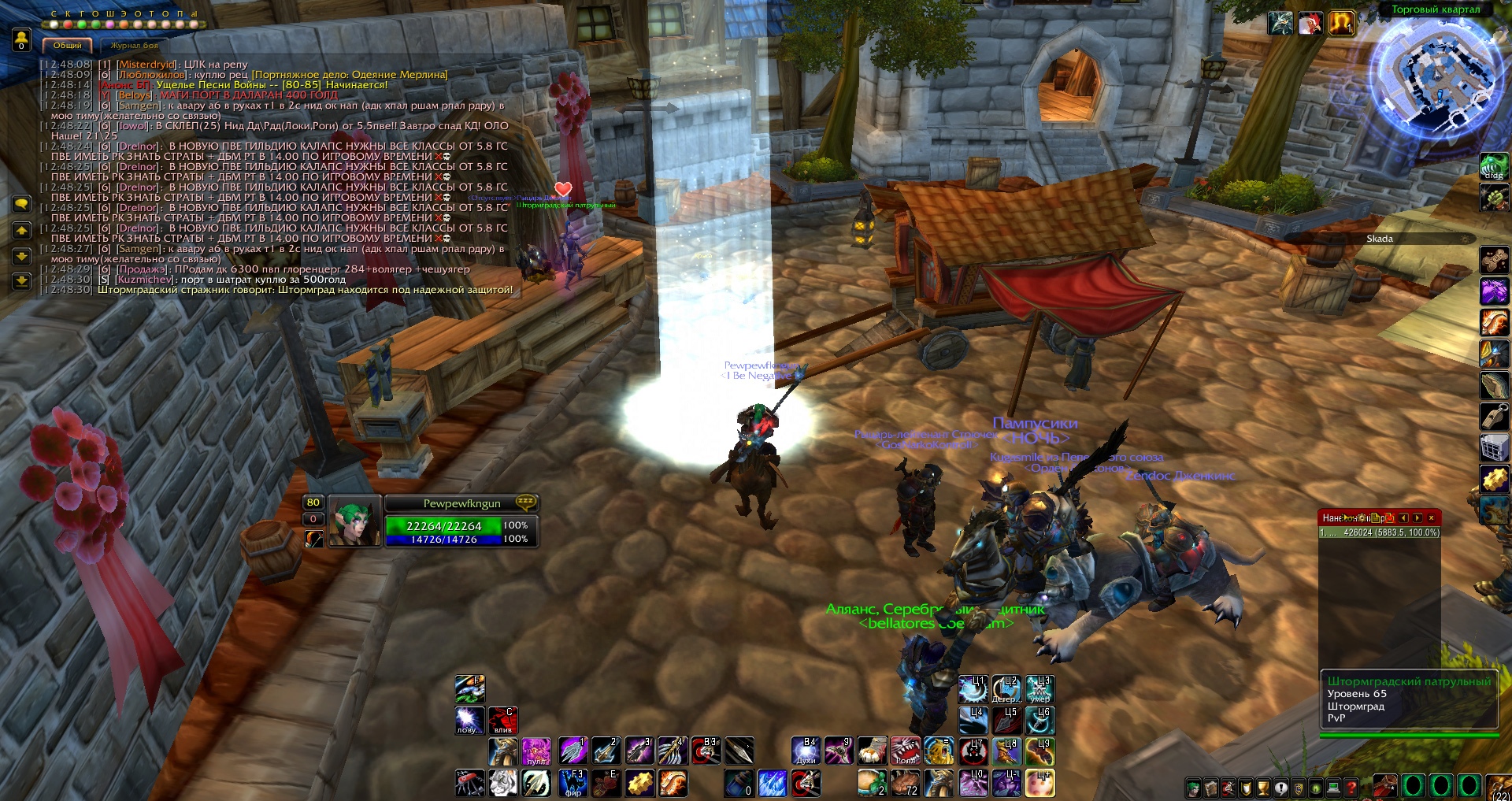Click the ability labeled умер
The image size is (1512, 801).
(1040, 689)
